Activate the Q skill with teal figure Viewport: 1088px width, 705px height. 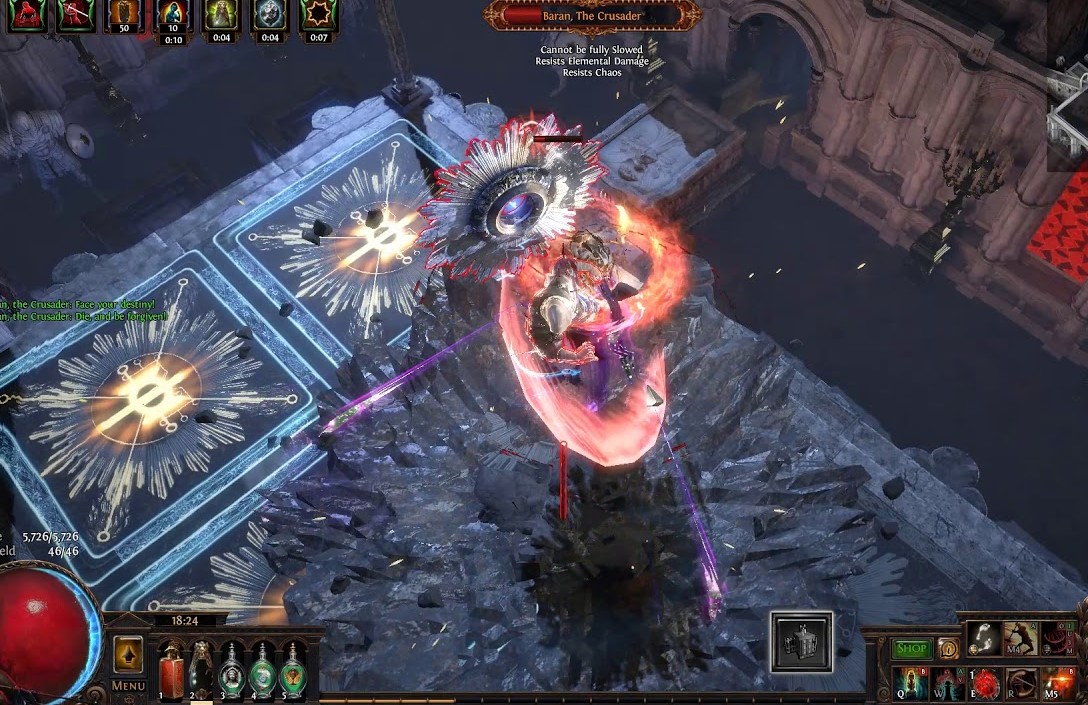(x=910, y=684)
